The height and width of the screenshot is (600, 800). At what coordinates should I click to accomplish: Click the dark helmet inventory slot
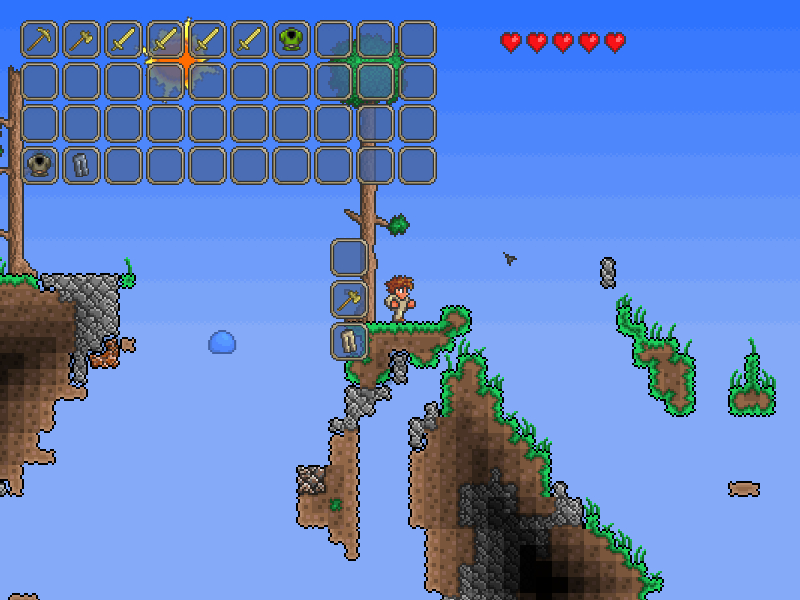click(x=40, y=165)
